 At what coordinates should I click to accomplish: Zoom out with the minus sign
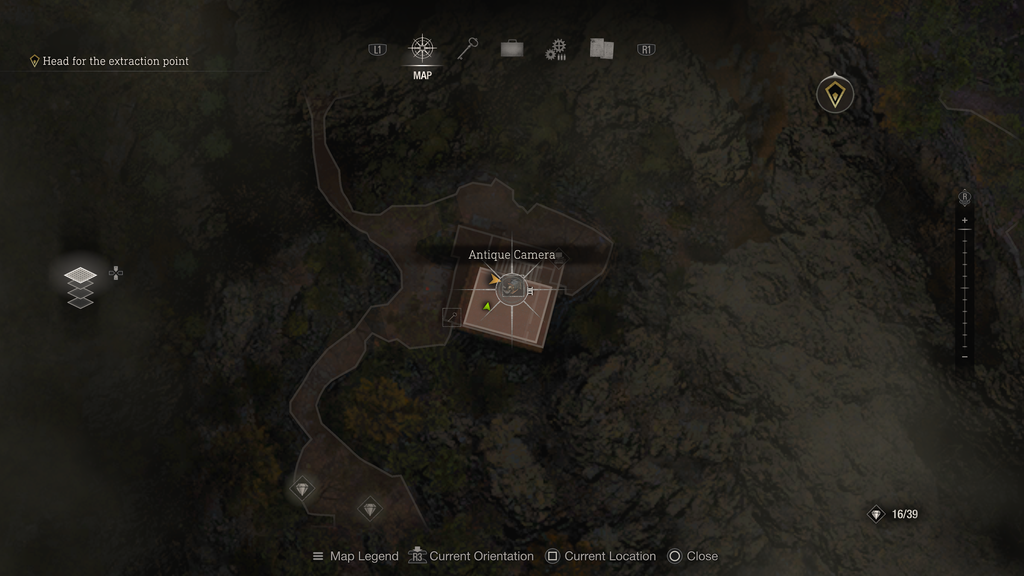point(964,356)
